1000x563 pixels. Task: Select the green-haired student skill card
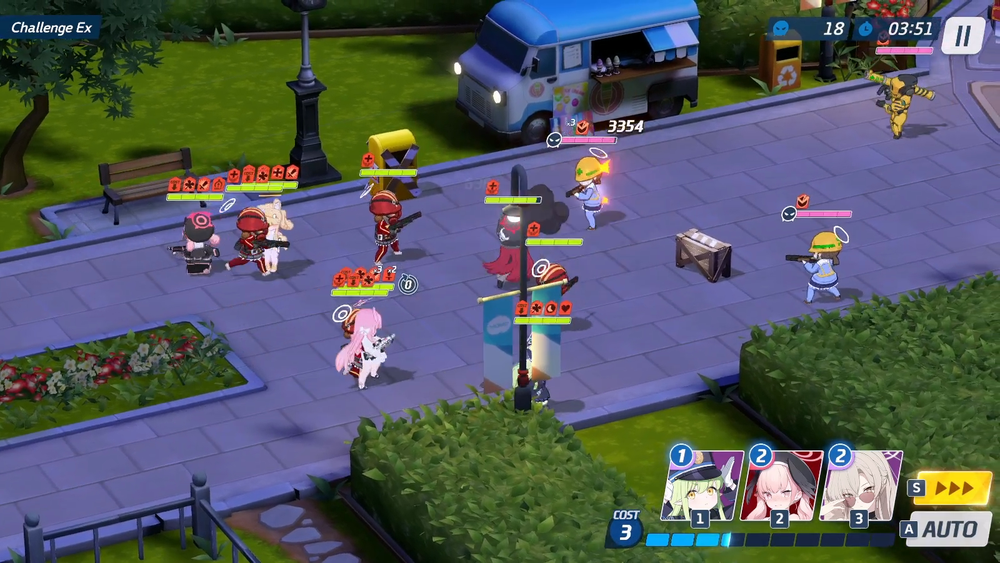[x=702, y=485]
